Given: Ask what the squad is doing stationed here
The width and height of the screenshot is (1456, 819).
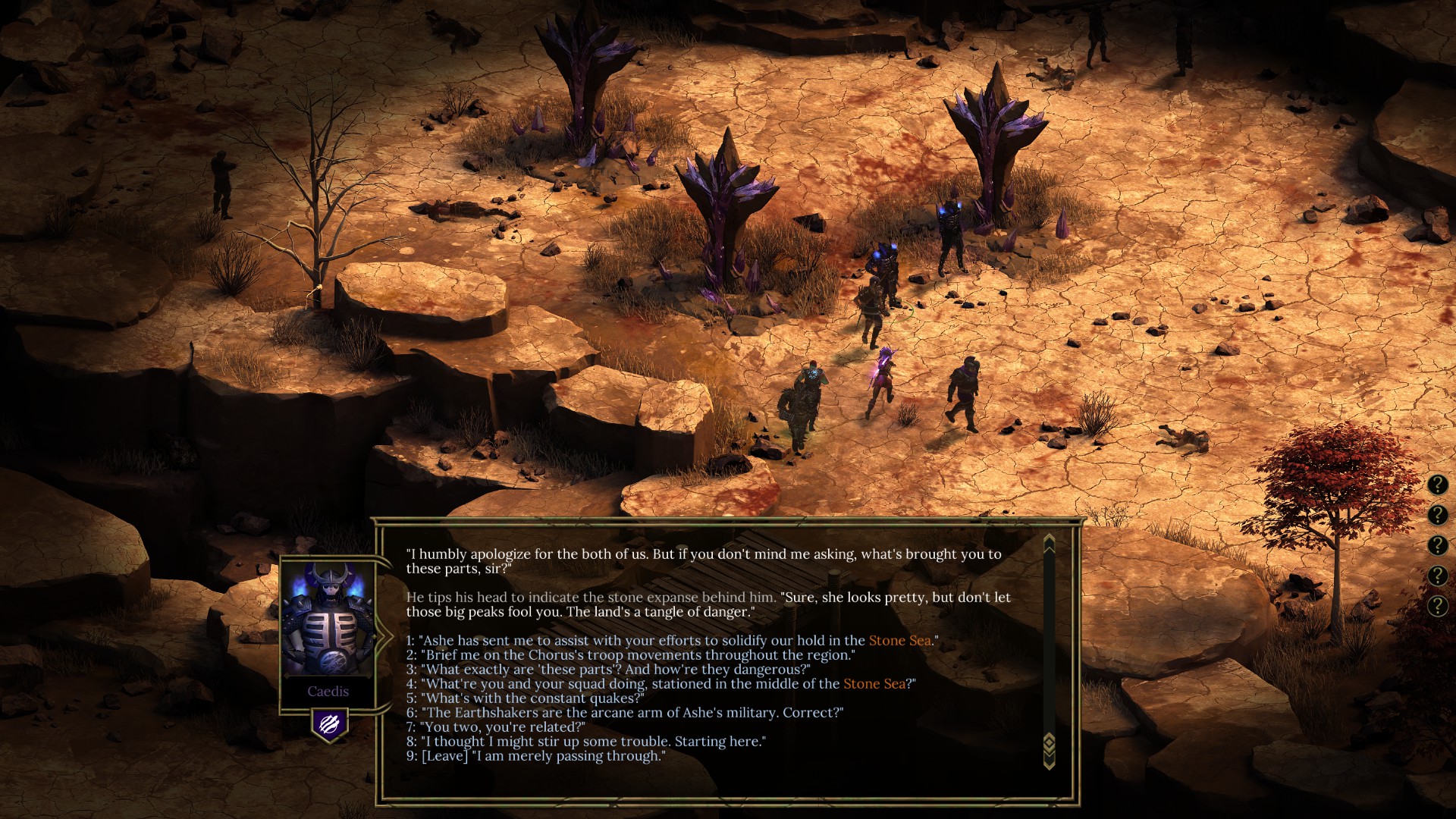Looking at the screenshot, I should pos(629,684).
